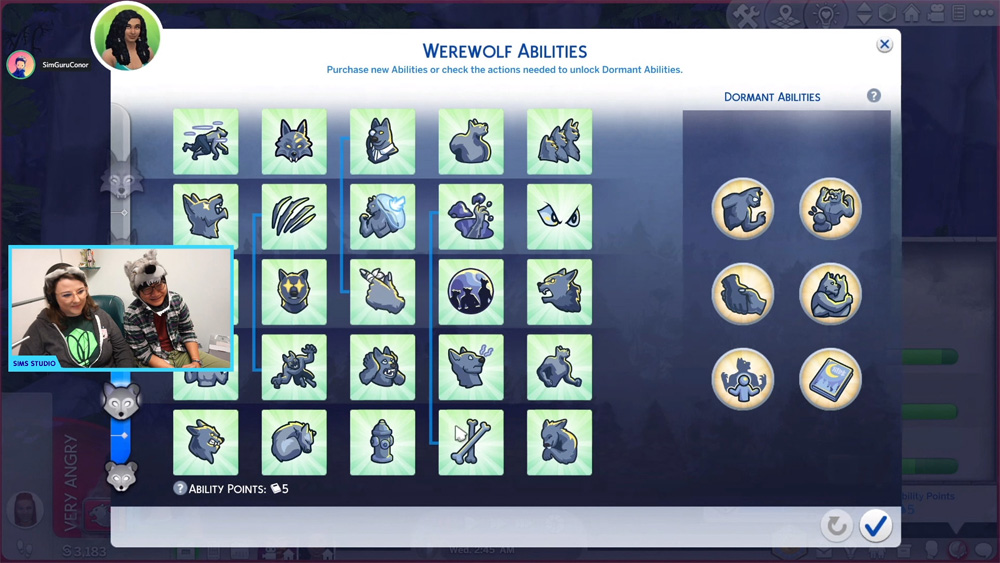The width and height of the screenshot is (1000, 563).
Task: Select the claw marks ability tile
Action: tap(294, 216)
